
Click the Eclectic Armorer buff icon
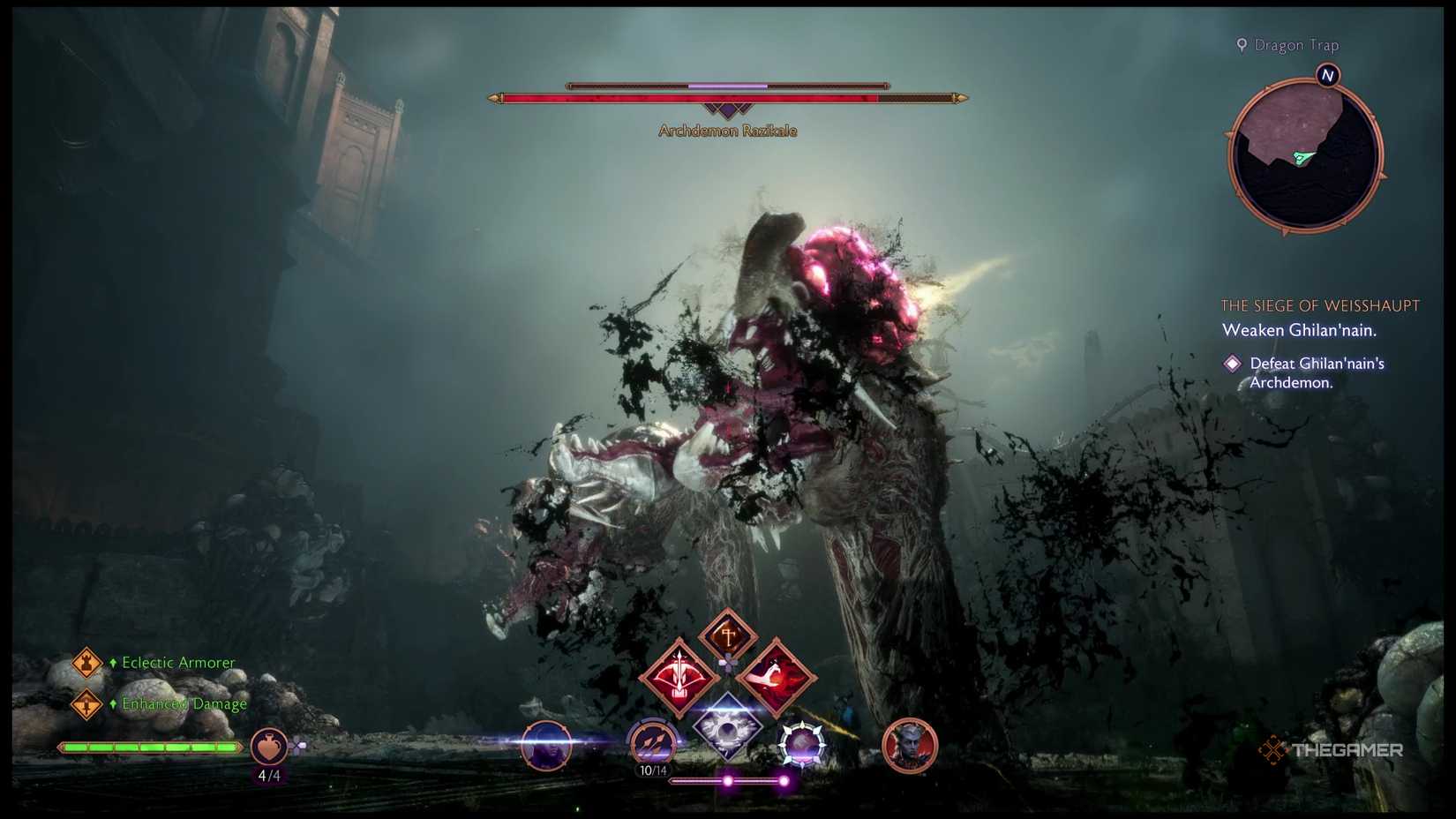click(x=86, y=662)
